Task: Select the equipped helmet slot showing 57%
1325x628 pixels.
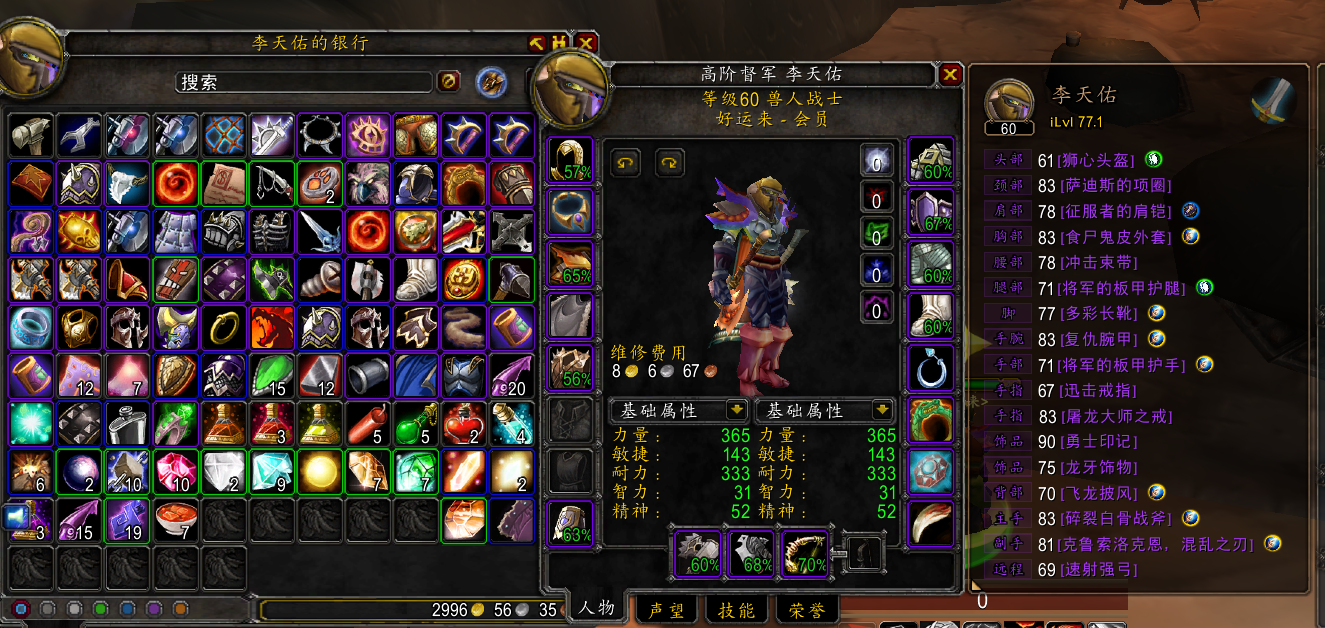Action: pos(571,160)
